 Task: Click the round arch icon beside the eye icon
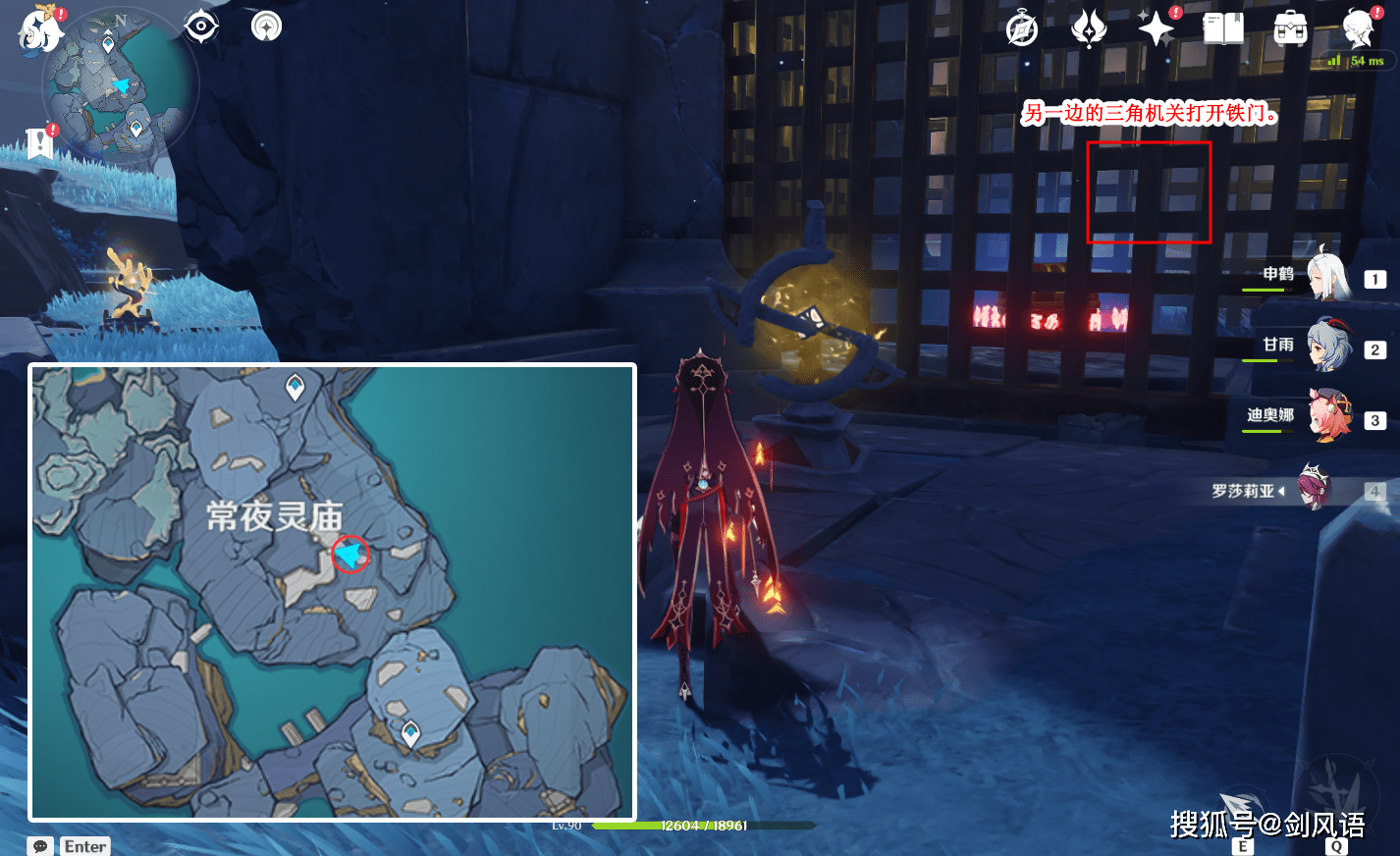click(266, 27)
